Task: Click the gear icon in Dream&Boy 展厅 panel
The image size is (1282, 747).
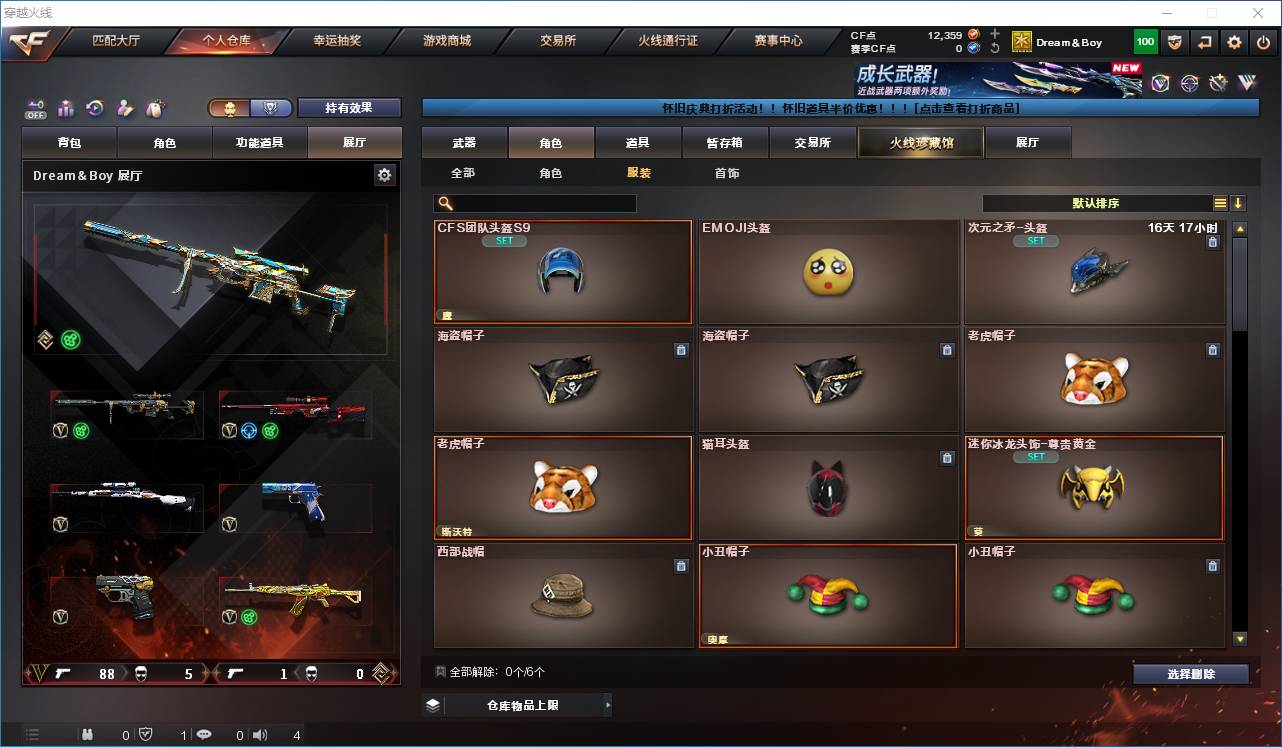Action: point(384,174)
